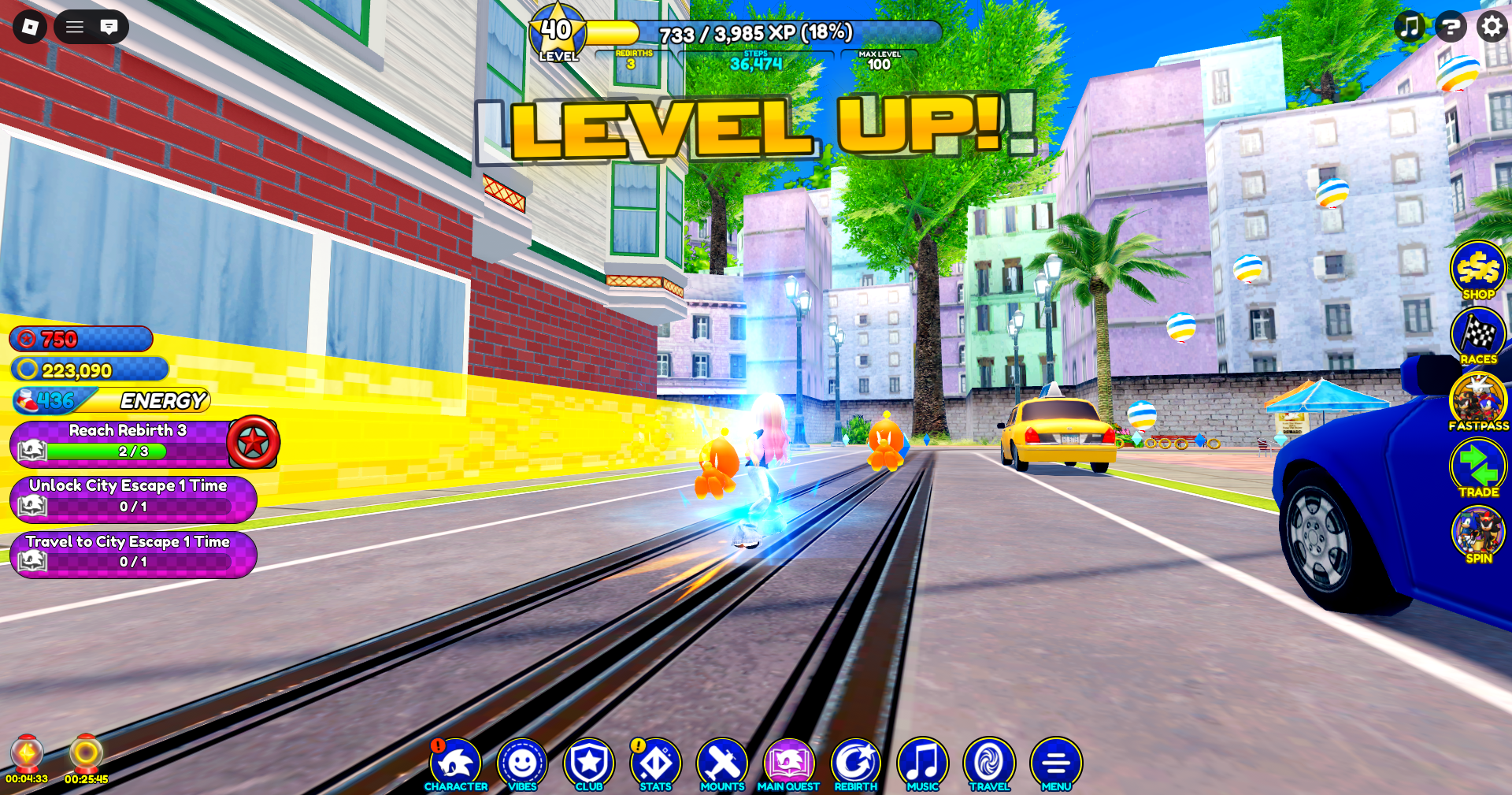Open the Roblox chat window
The height and width of the screenshot is (795, 1512).
pyautogui.click(x=109, y=27)
